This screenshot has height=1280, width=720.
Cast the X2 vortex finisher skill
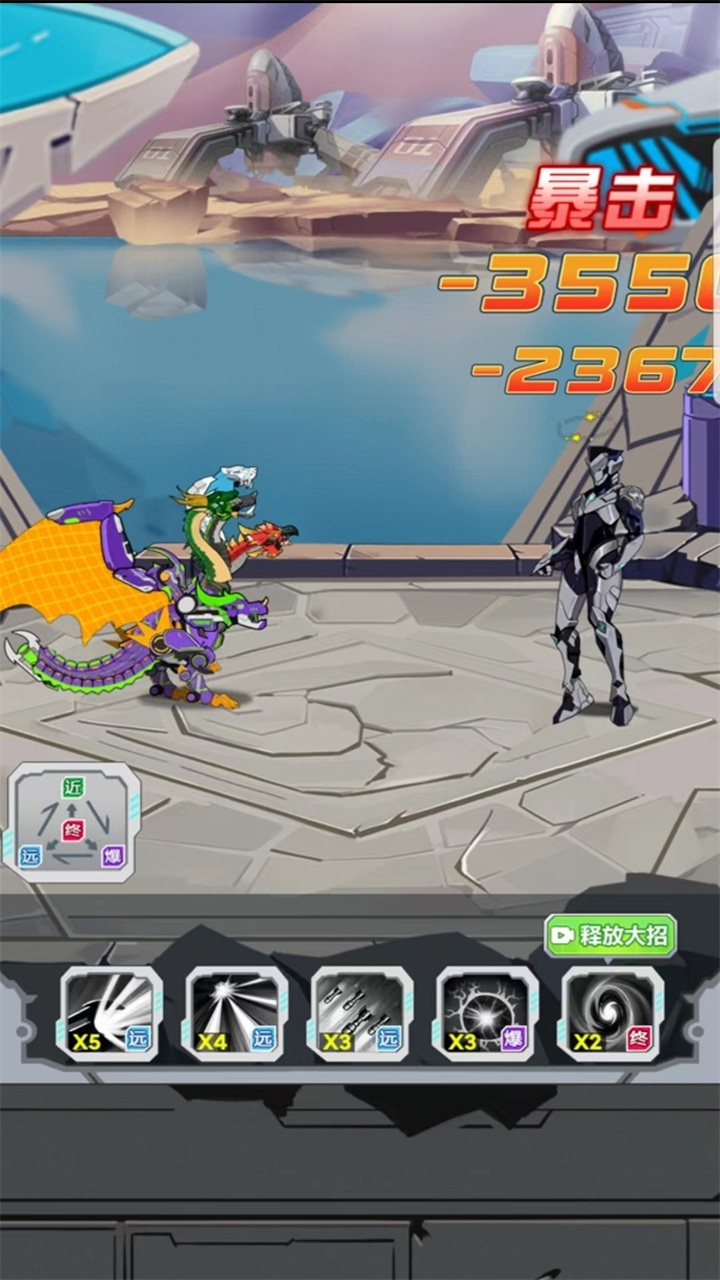point(611,1013)
